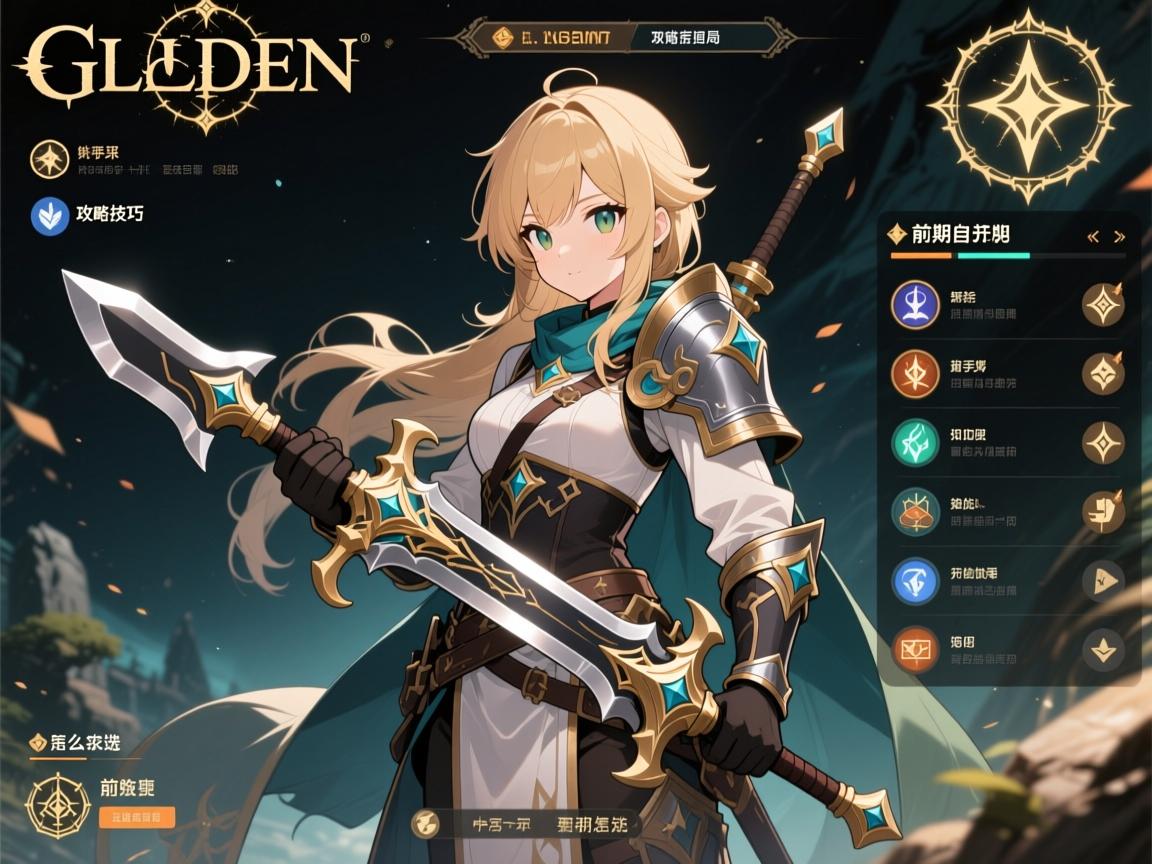This screenshot has height=864, width=1152.
Task: Click the large gold star emblem
Action: pyautogui.click(x=1027, y=105)
